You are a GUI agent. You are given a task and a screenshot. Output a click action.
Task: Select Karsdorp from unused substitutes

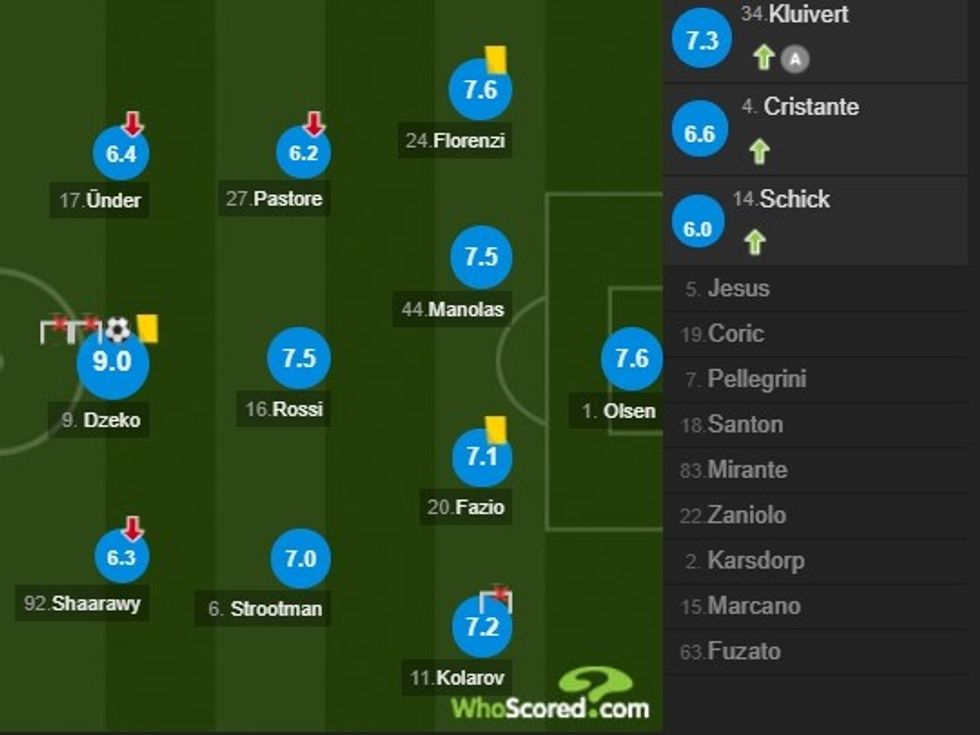(755, 561)
